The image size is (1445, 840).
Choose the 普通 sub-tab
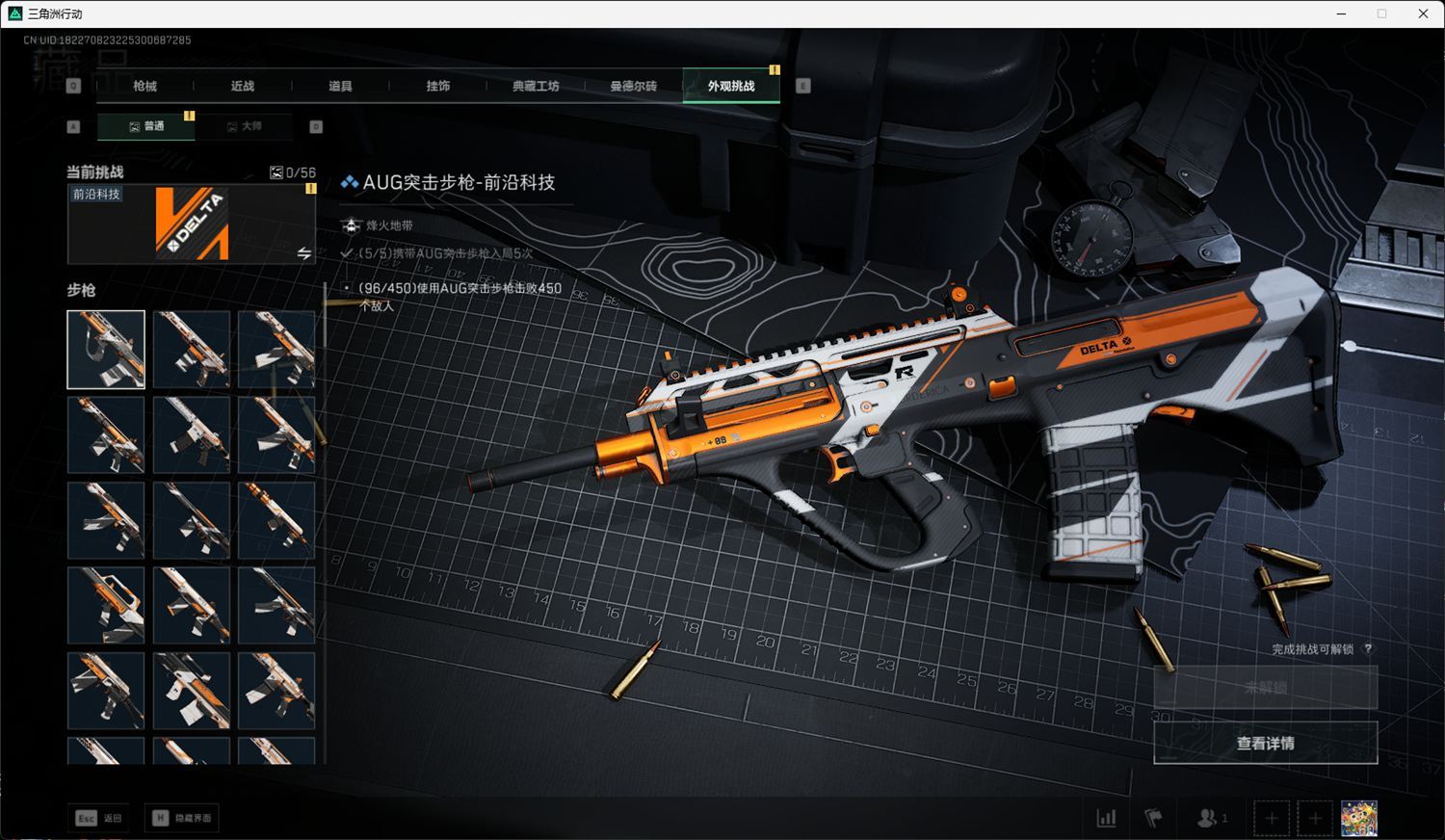146,126
